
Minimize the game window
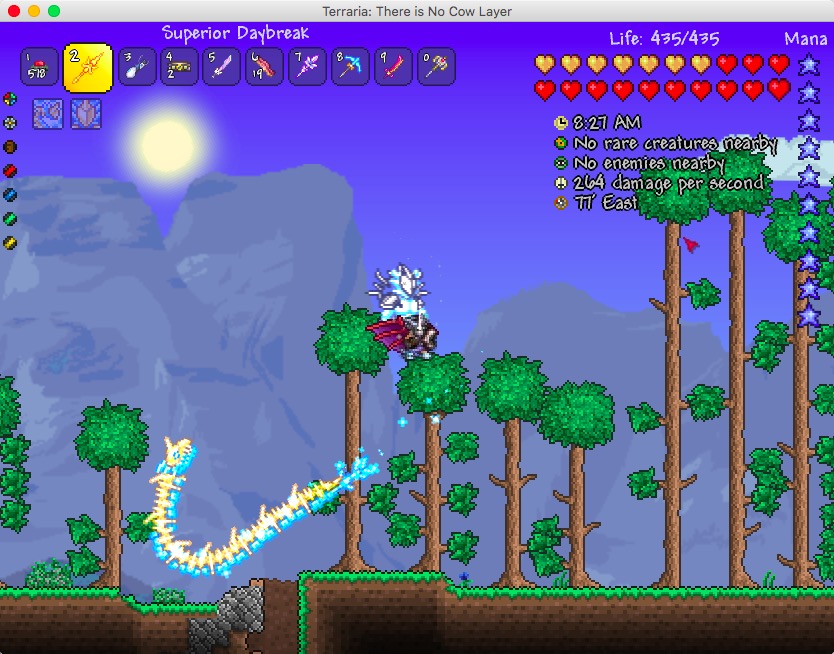(x=34, y=11)
